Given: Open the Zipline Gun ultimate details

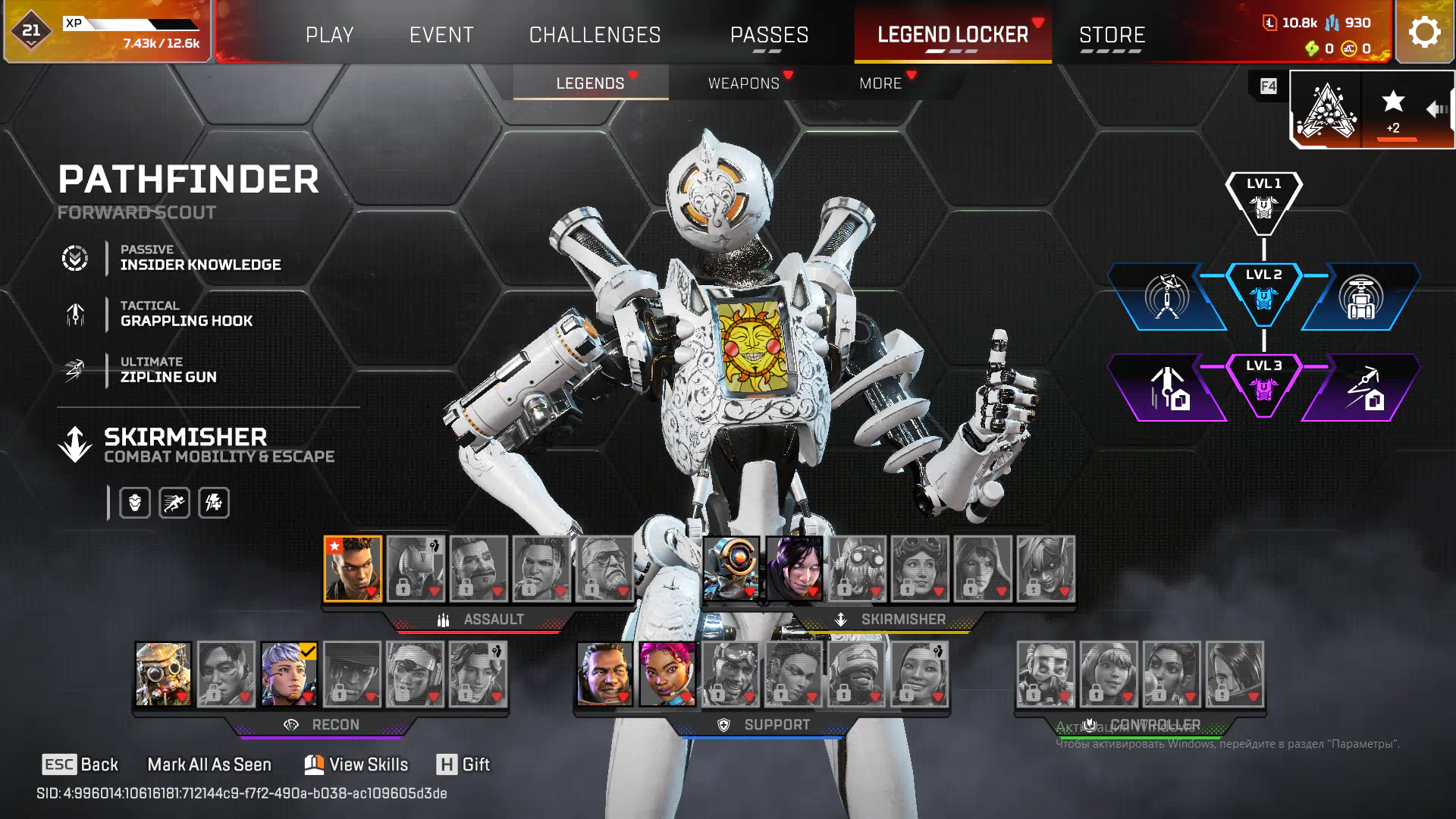Looking at the screenshot, I should pos(168,370).
